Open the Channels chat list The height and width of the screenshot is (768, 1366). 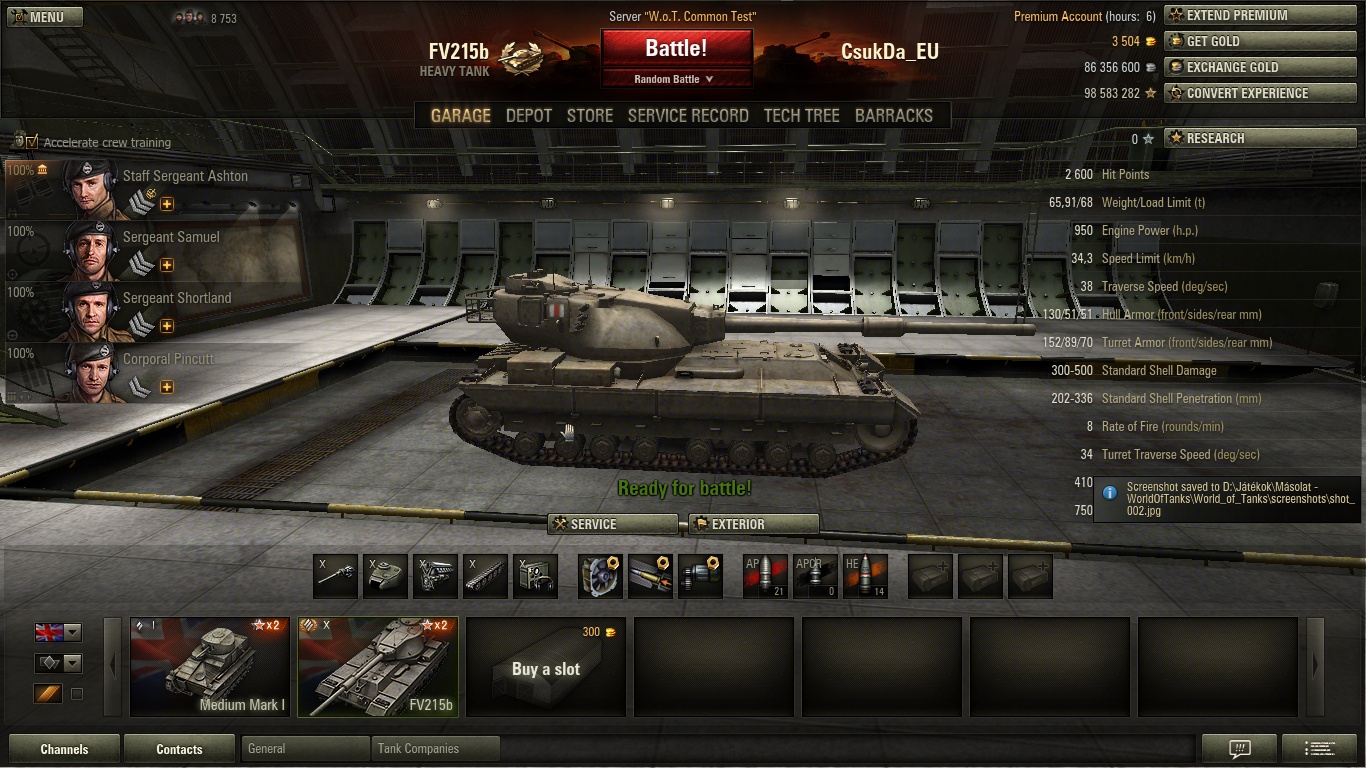[x=64, y=749]
